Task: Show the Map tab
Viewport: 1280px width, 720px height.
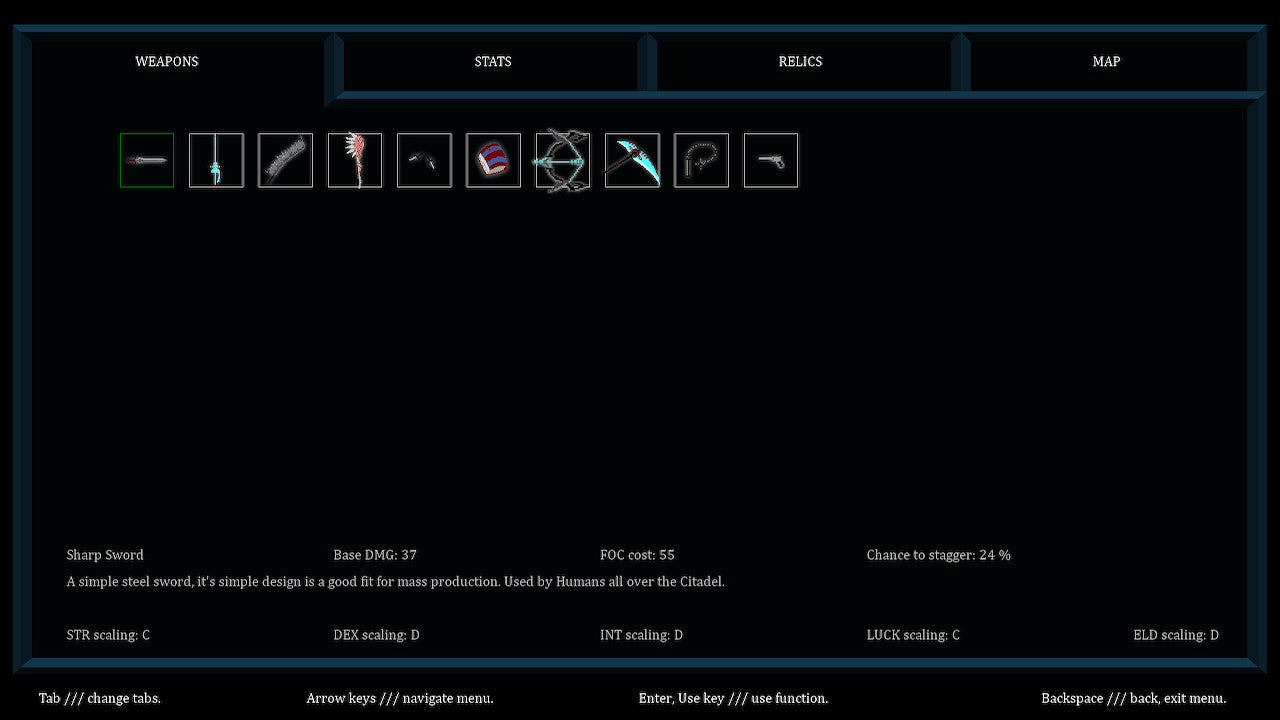Action: tap(1106, 62)
